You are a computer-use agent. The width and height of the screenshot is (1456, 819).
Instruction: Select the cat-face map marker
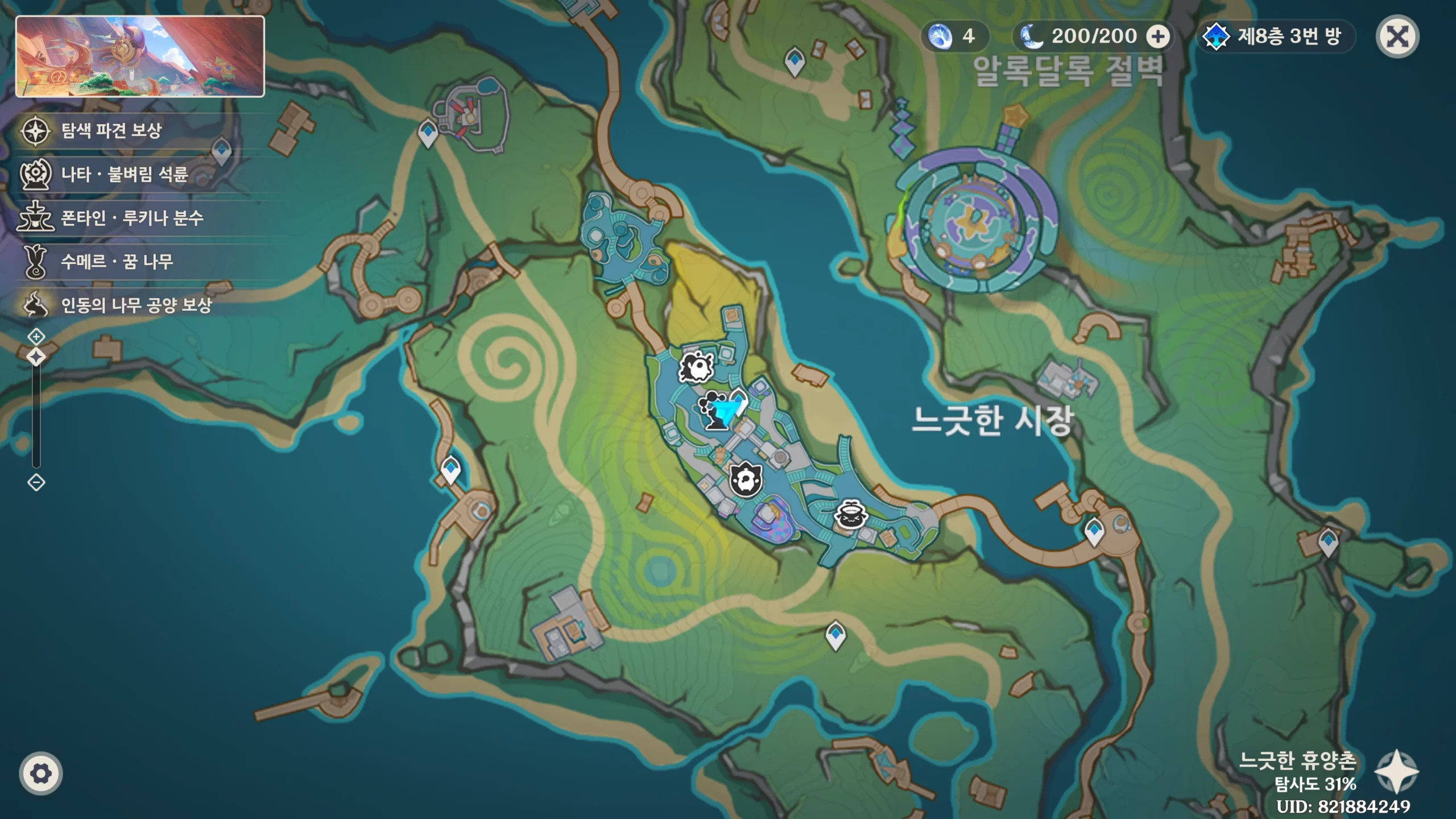click(746, 480)
